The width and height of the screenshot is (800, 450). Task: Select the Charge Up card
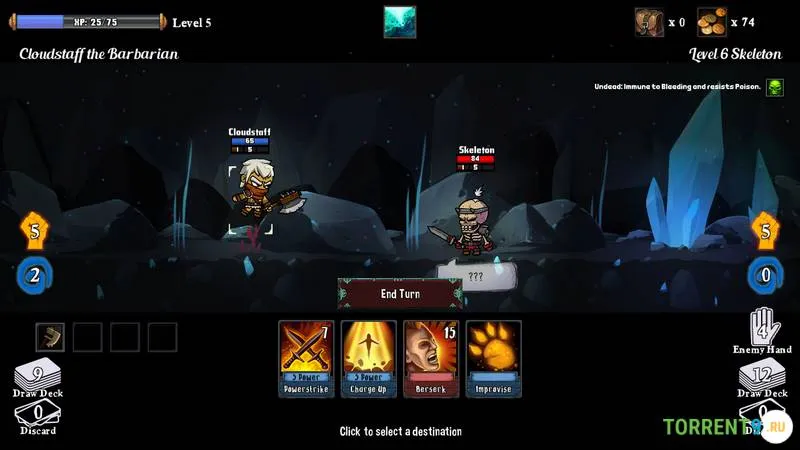(369, 358)
